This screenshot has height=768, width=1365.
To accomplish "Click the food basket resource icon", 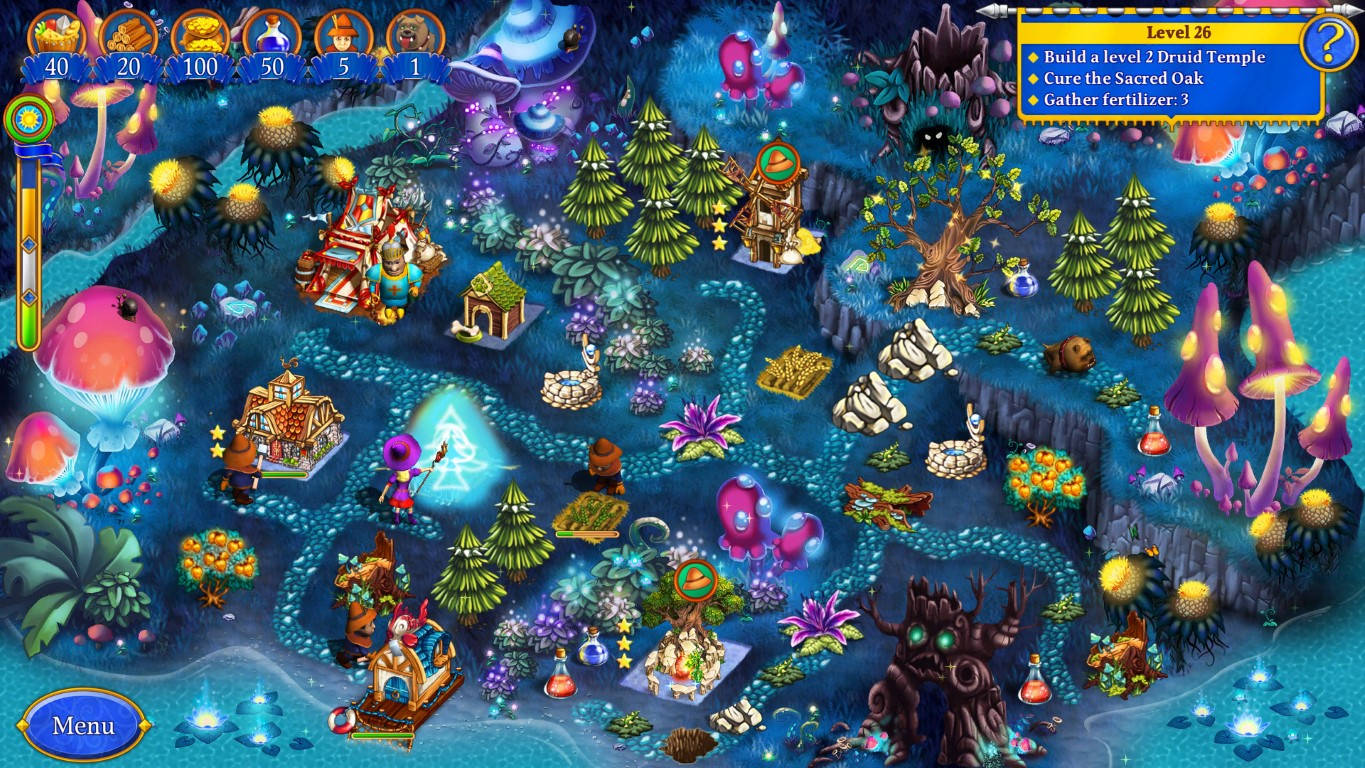I will click(x=55, y=31).
